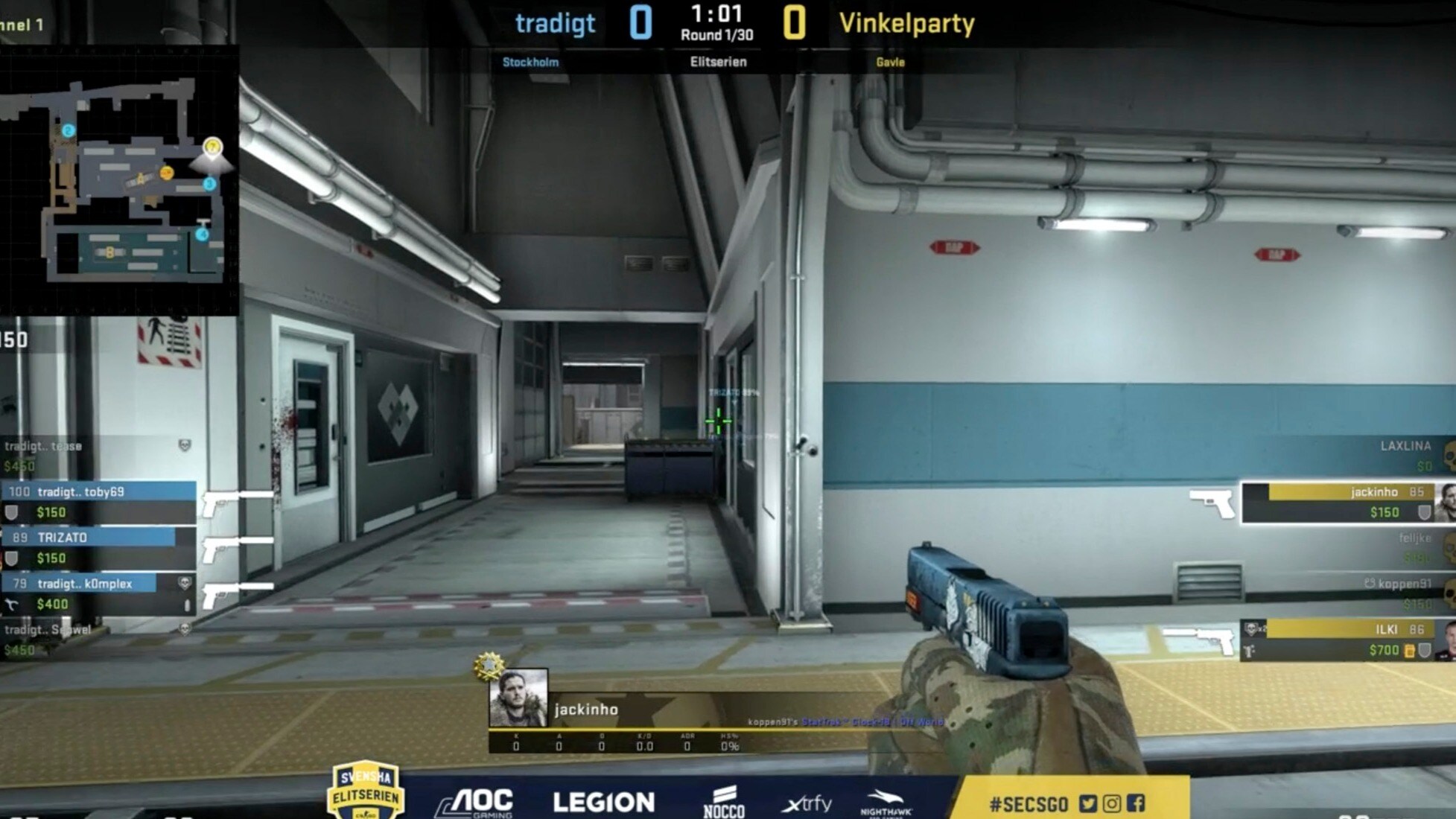Switch to the Stockholm team tab
This screenshot has width=1456, height=819.
click(x=531, y=63)
